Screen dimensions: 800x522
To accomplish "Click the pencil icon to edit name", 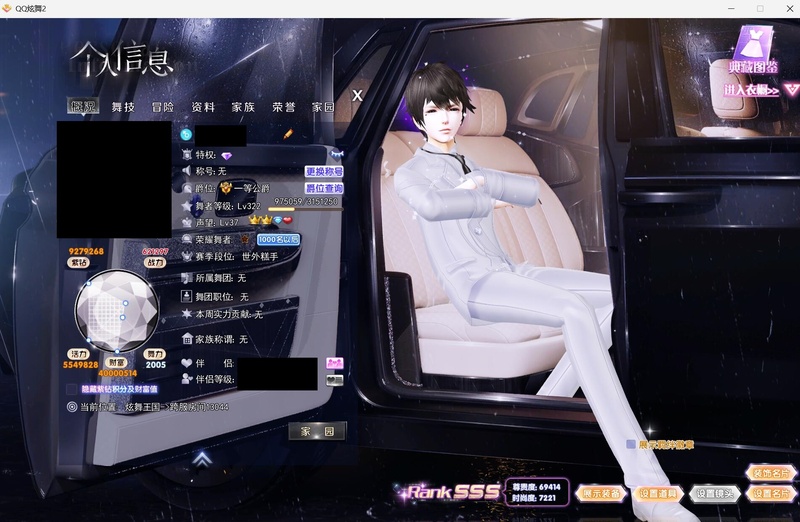I will click(288, 133).
